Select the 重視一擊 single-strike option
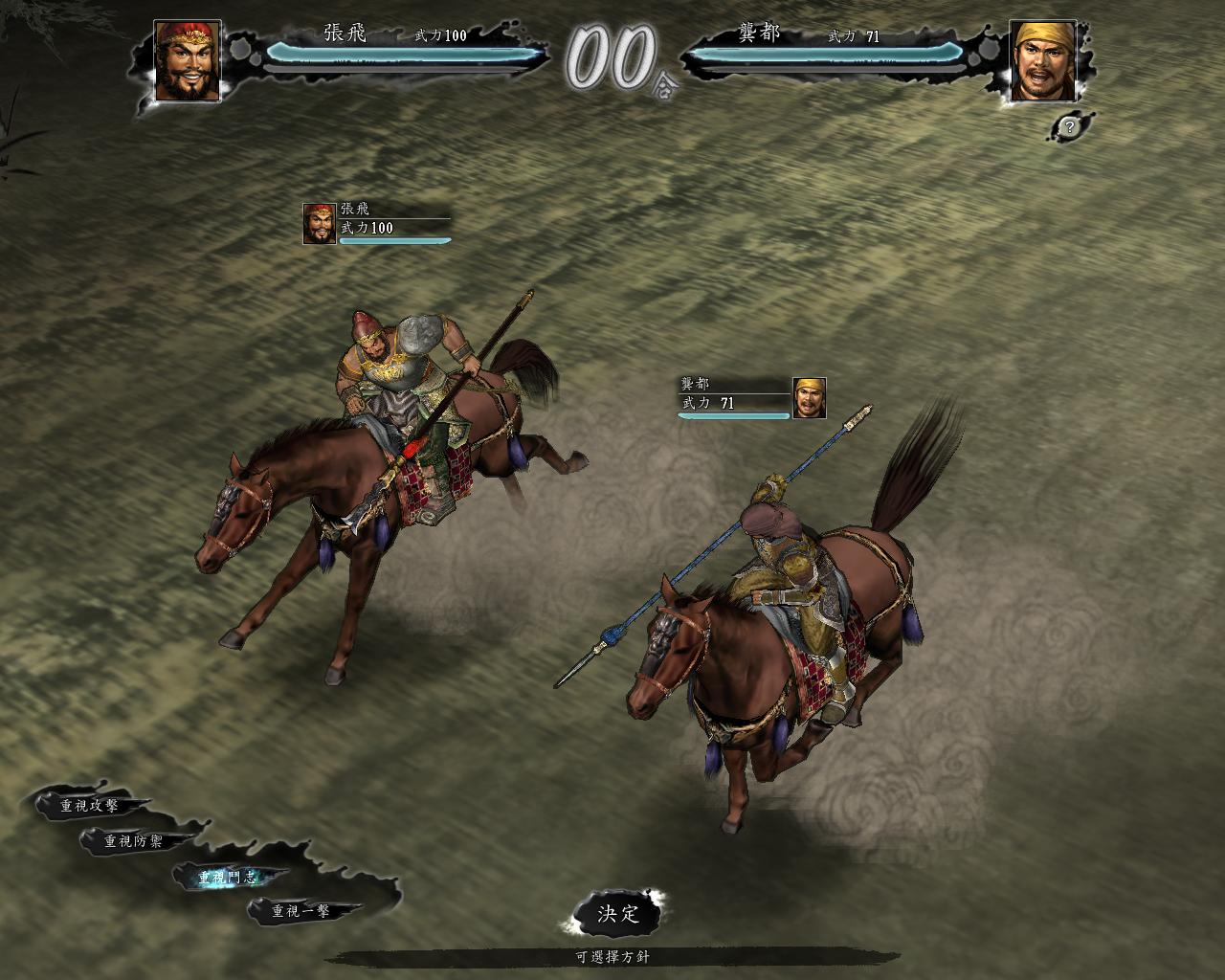This screenshot has height=980, width=1225. [x=301, y=911]
